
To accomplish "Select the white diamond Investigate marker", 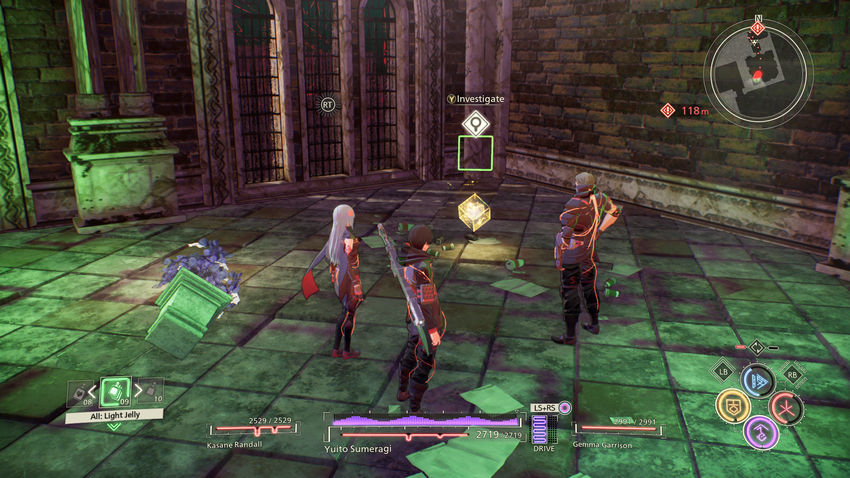I will tap(475, 123).
